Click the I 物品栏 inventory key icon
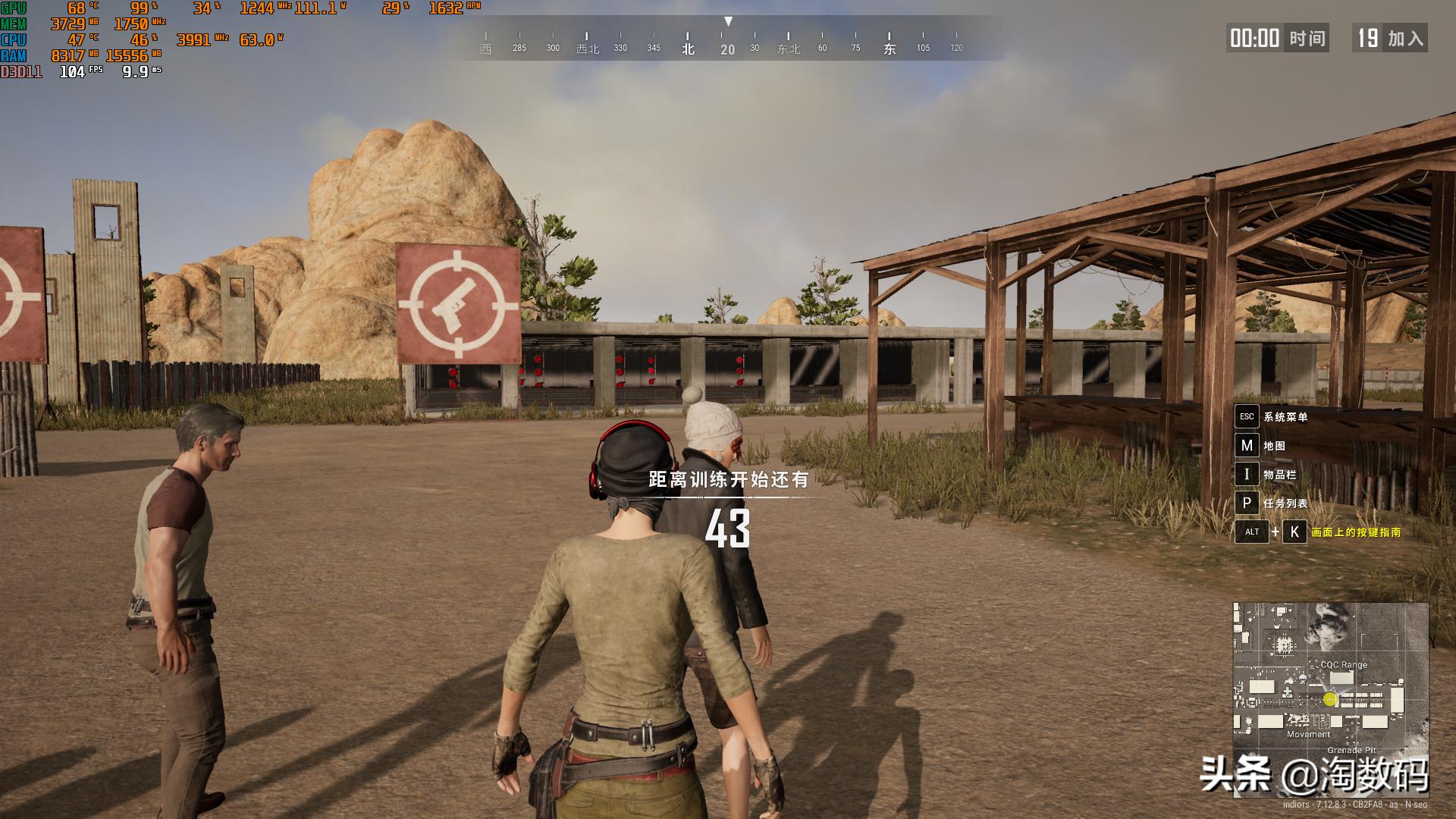The height and width of the screenshot is (819, 1456). 1248,475
